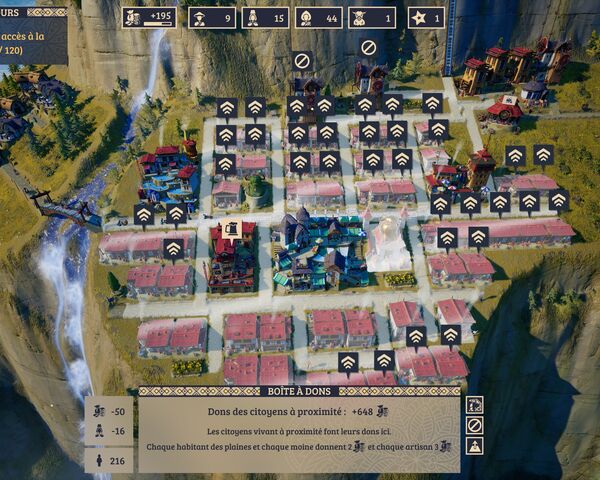Image resolution: width=600 pixels, height=480 pixels.
Task: Select the donation box marker above the red temple
Action: [x=231, y=229]
